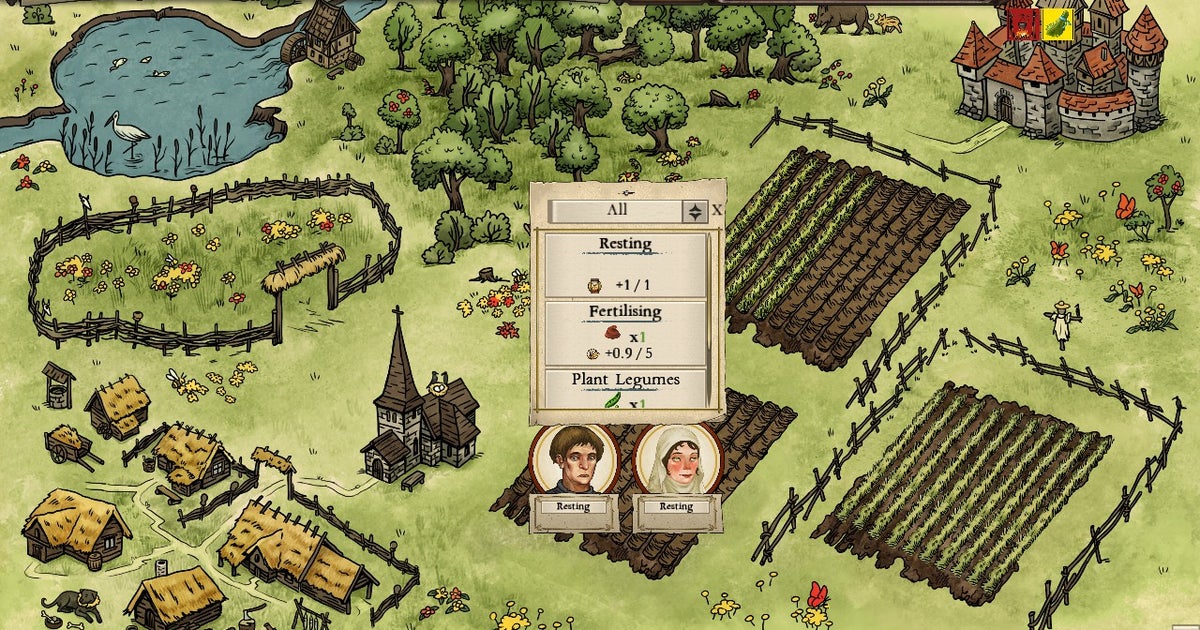Select the Fertilising activity
The width and height of the screenshot is (1200, 630).
(624, 332)
